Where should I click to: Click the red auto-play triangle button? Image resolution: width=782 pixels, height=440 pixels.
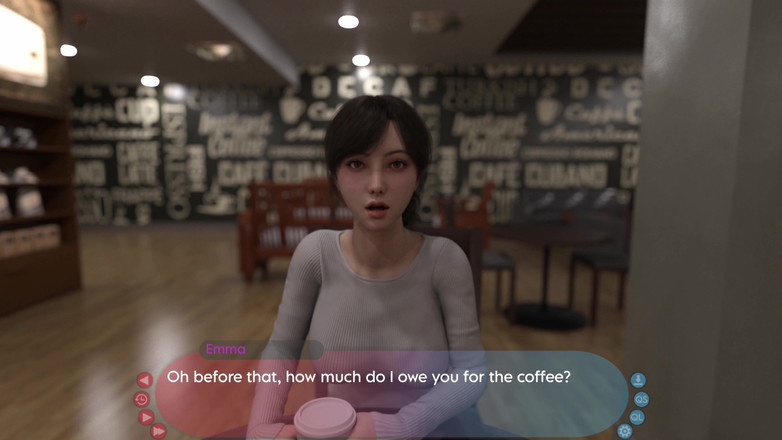[145, 417]
